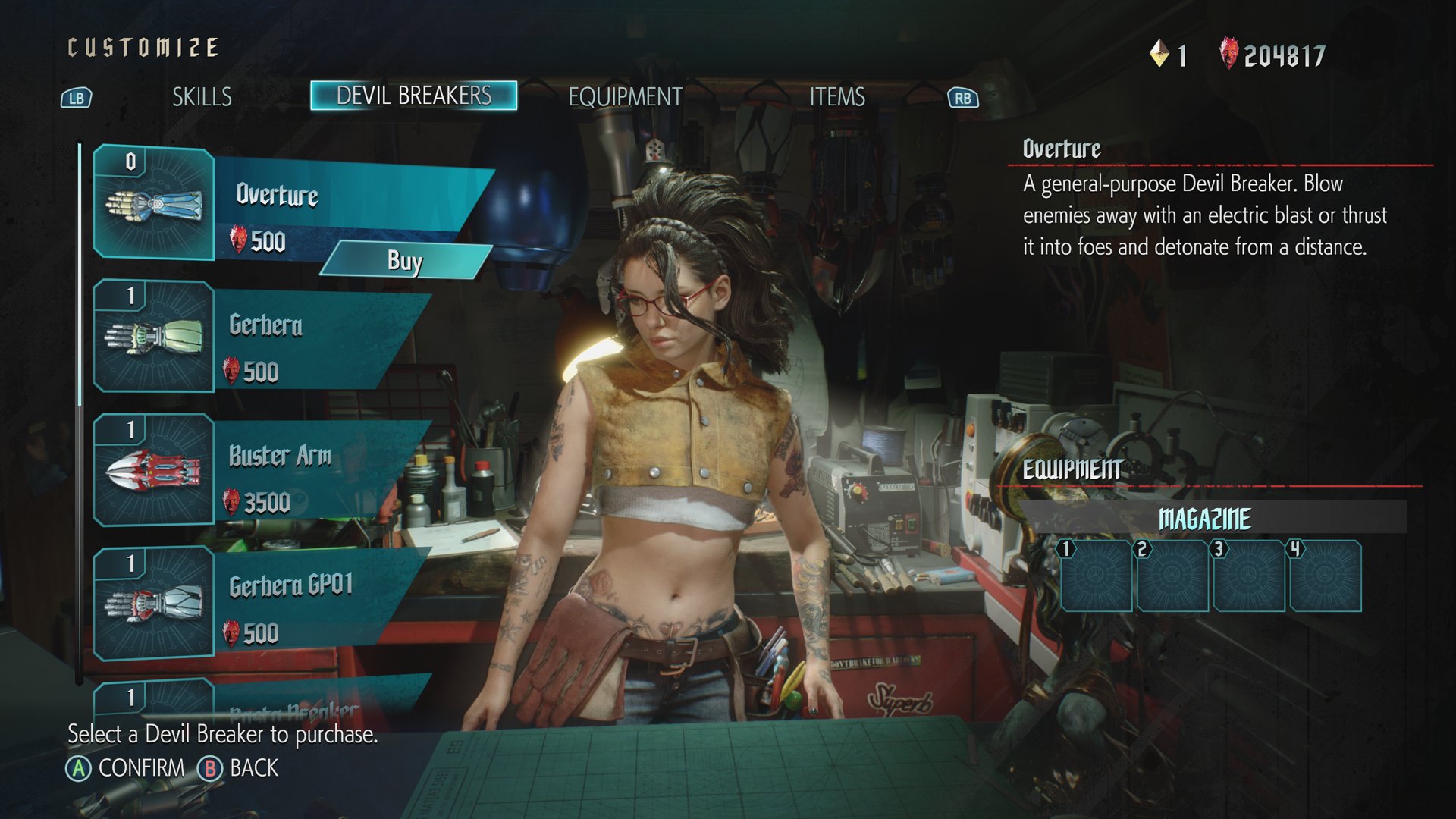
Task: Switch to the Skills tab
Action: pos(202,97)
